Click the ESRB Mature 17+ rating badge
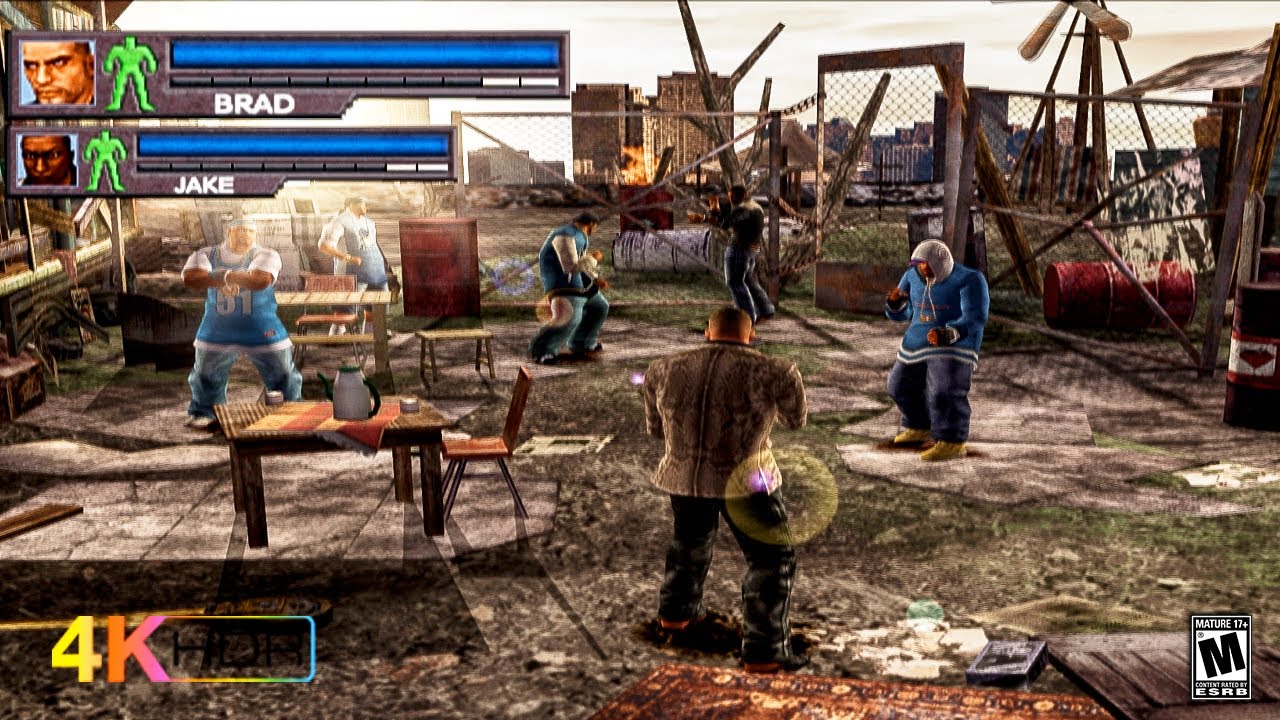Image resolution: width=1280 pixels, height=720 pixels. [x=1220, y=657]
